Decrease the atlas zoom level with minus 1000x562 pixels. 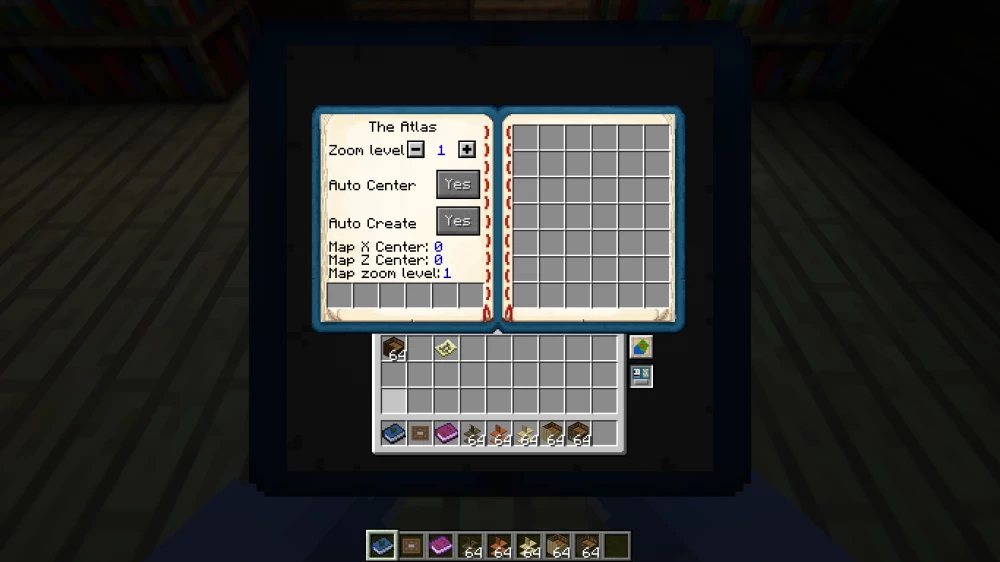pyautogui.click(x=416, y=150)
